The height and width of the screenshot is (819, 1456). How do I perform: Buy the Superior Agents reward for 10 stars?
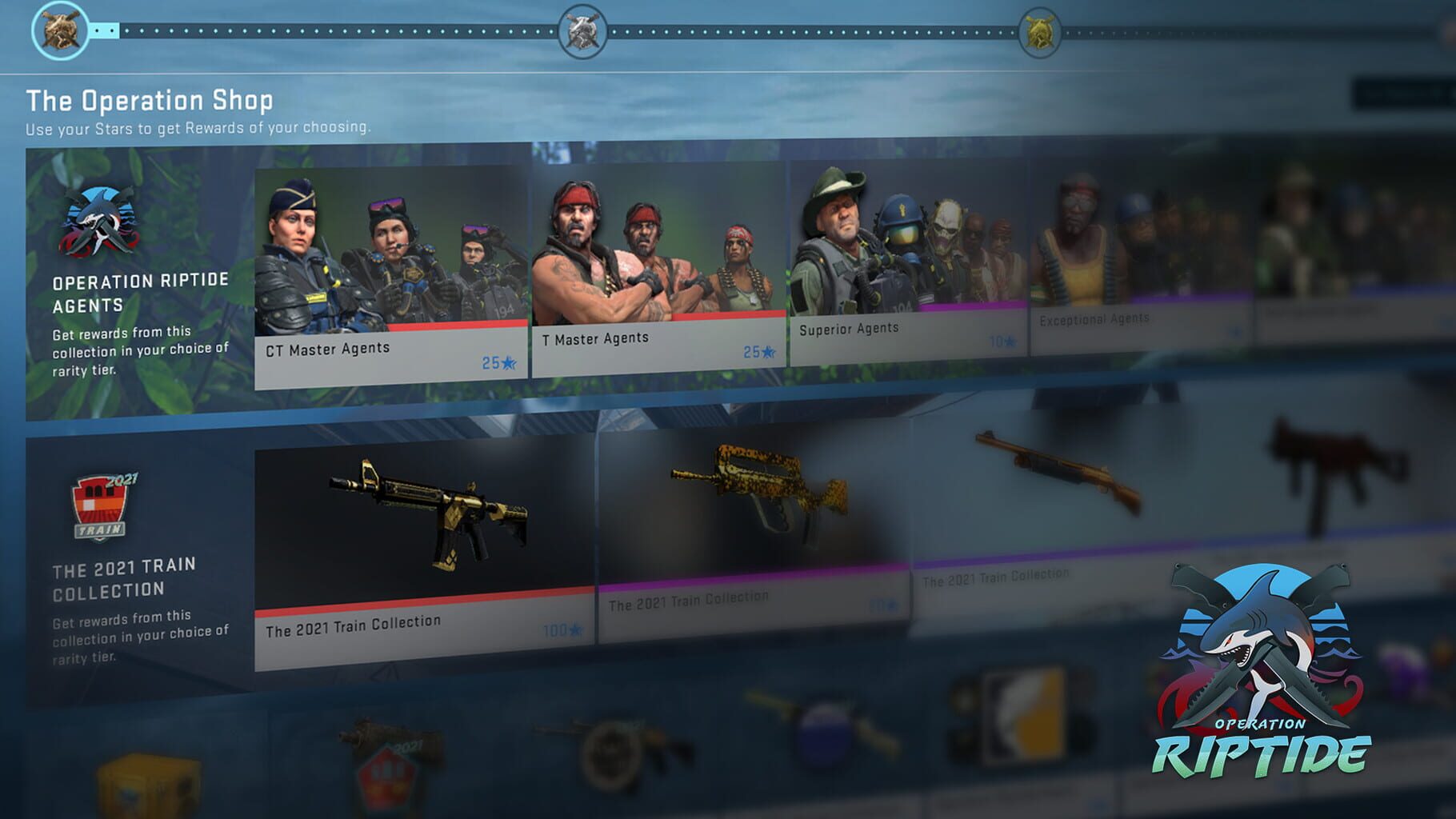tap(1004, 340)
